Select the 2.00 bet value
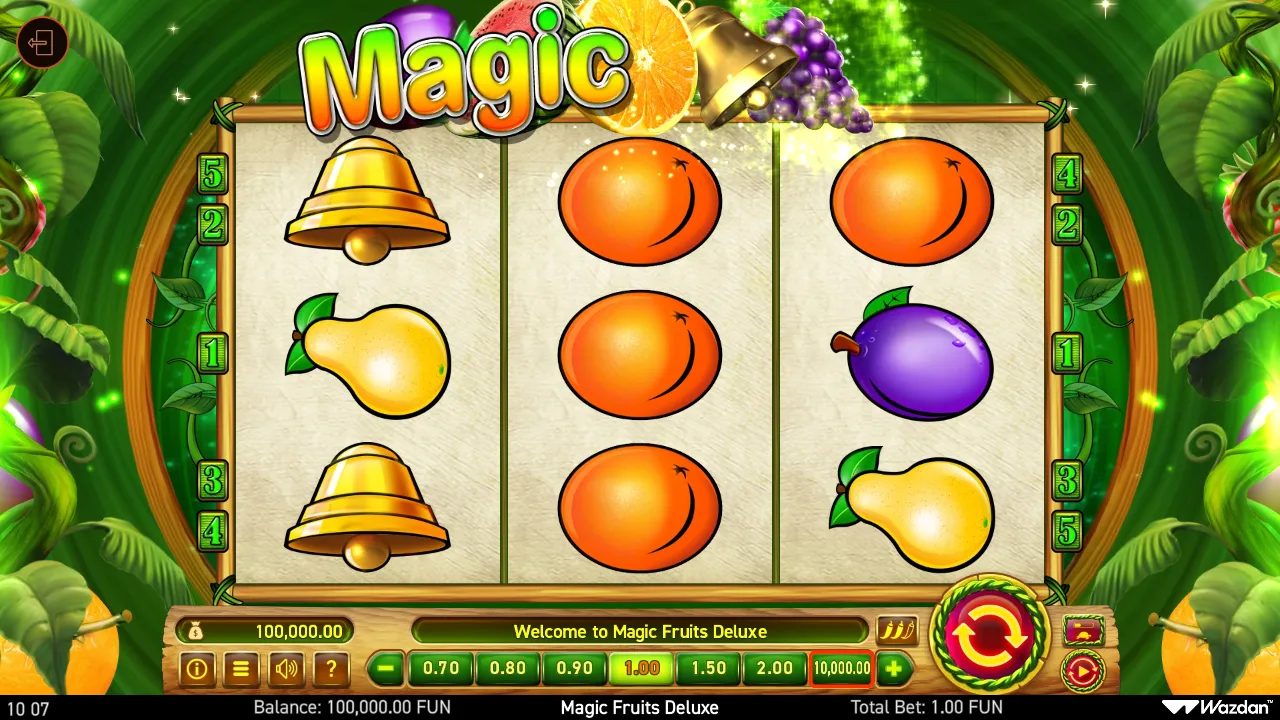 774,669
